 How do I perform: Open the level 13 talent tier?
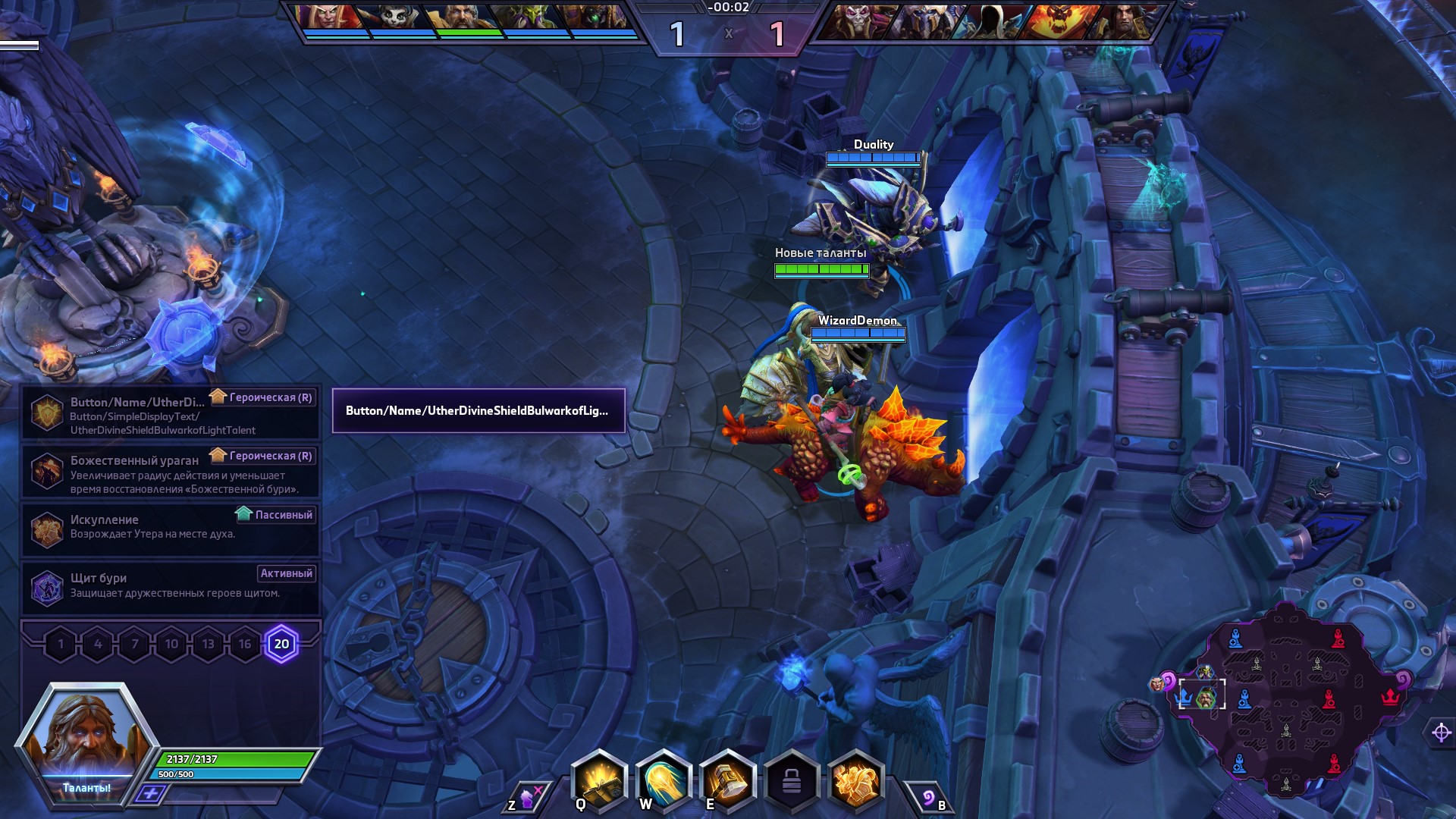pos(208,645)
